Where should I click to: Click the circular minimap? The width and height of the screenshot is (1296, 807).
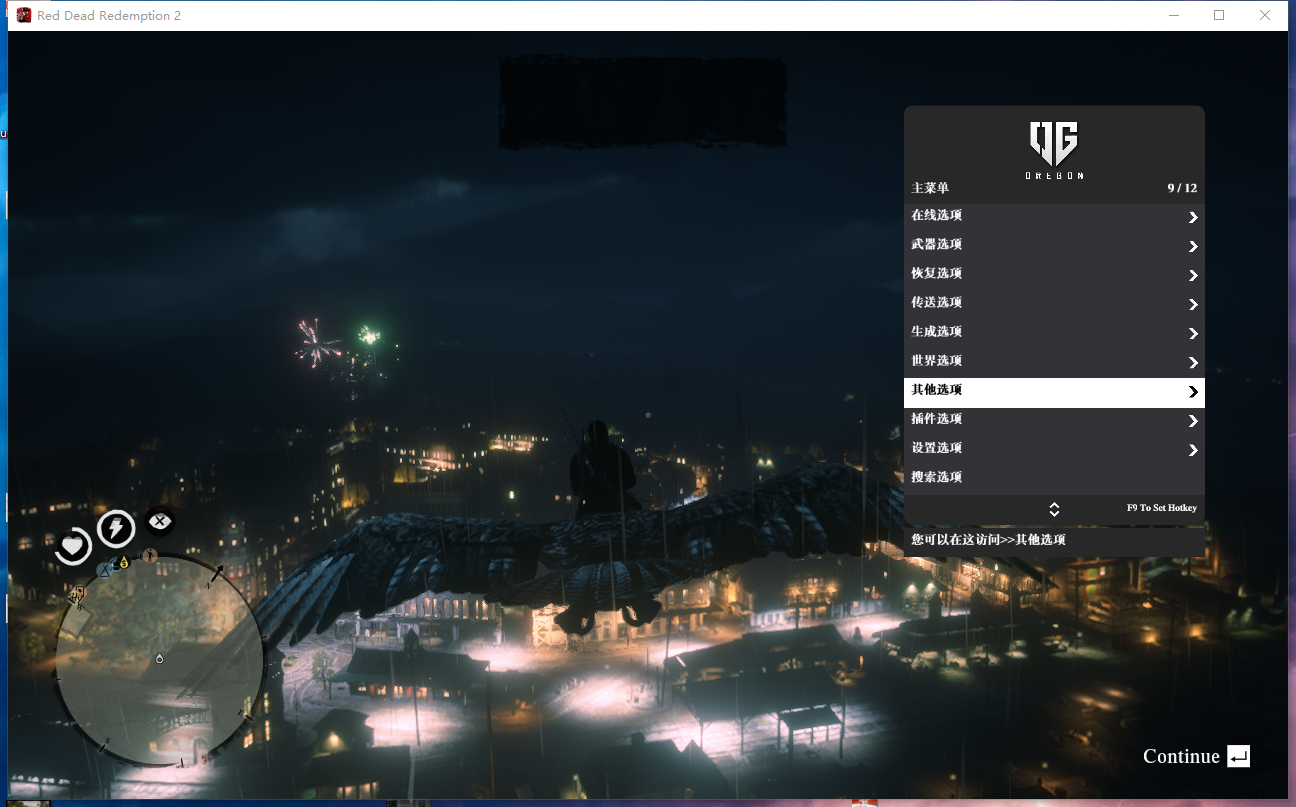(159, 658)
